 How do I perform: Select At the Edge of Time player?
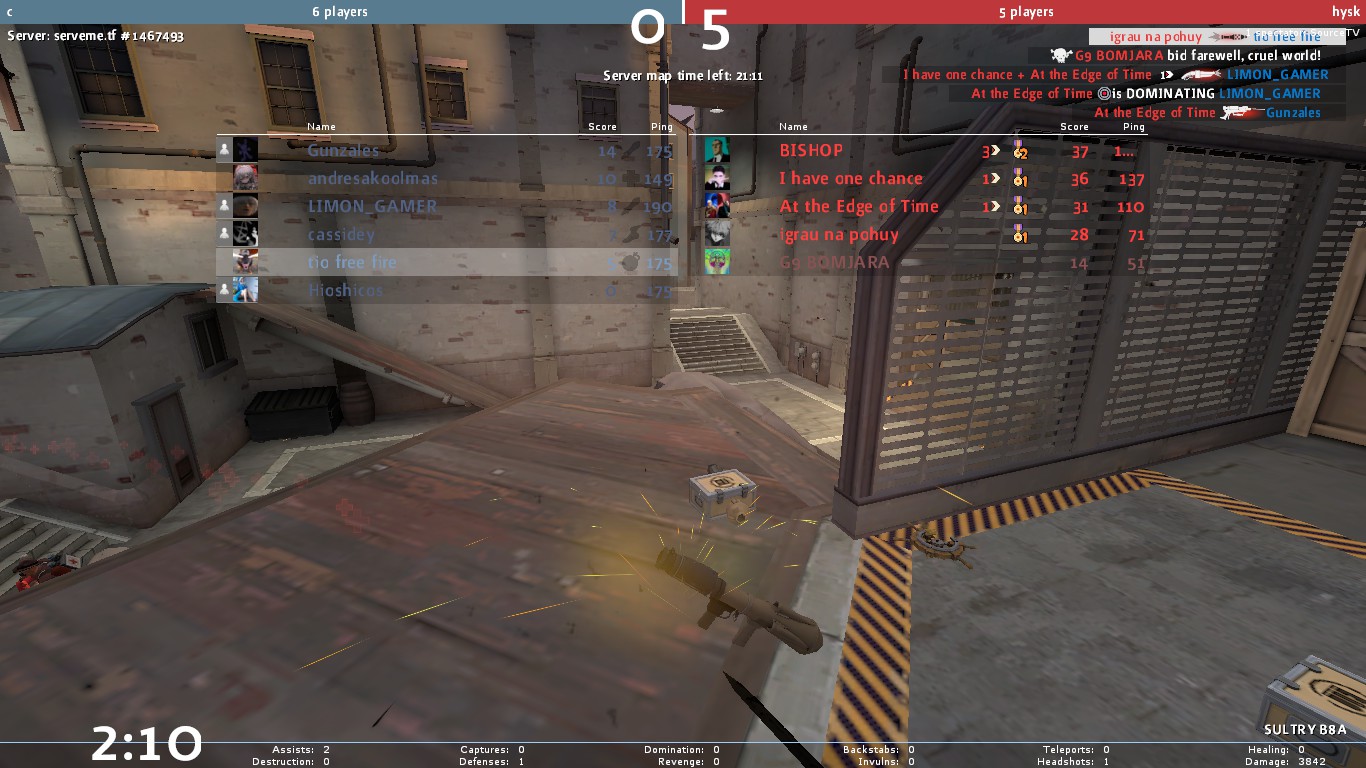pos(859,206)
